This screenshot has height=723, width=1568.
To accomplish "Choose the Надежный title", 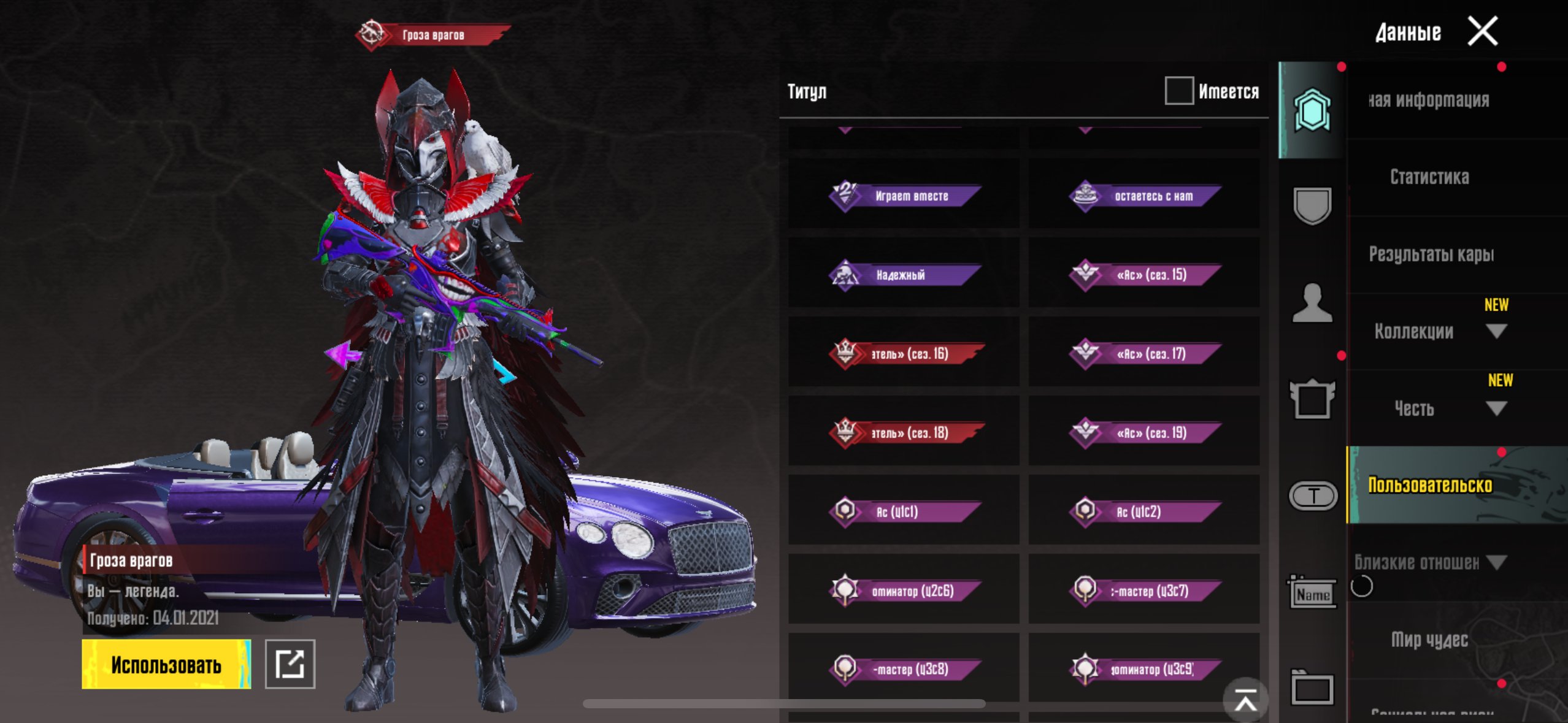I will point(904,275).
